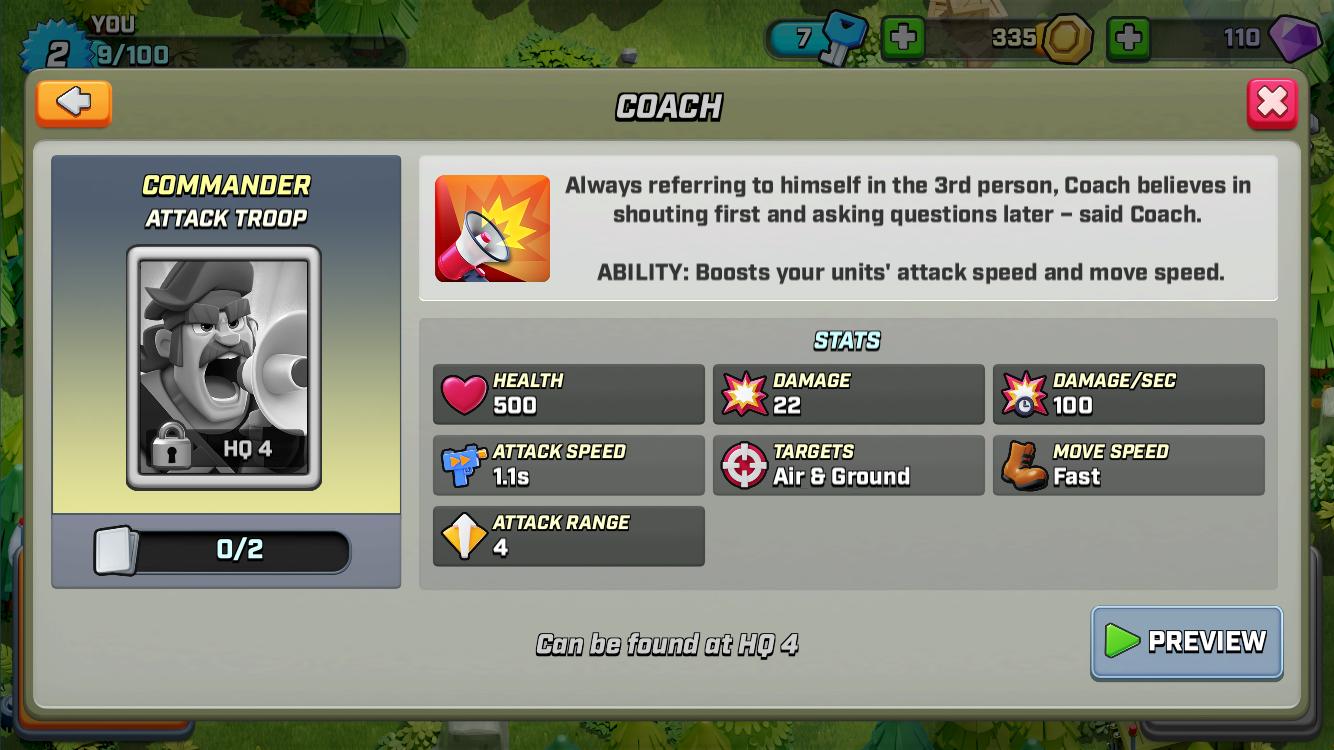
Task: Click the Coach megaphone ability icon
Action: pyautogui.click(x=492, y=227)
